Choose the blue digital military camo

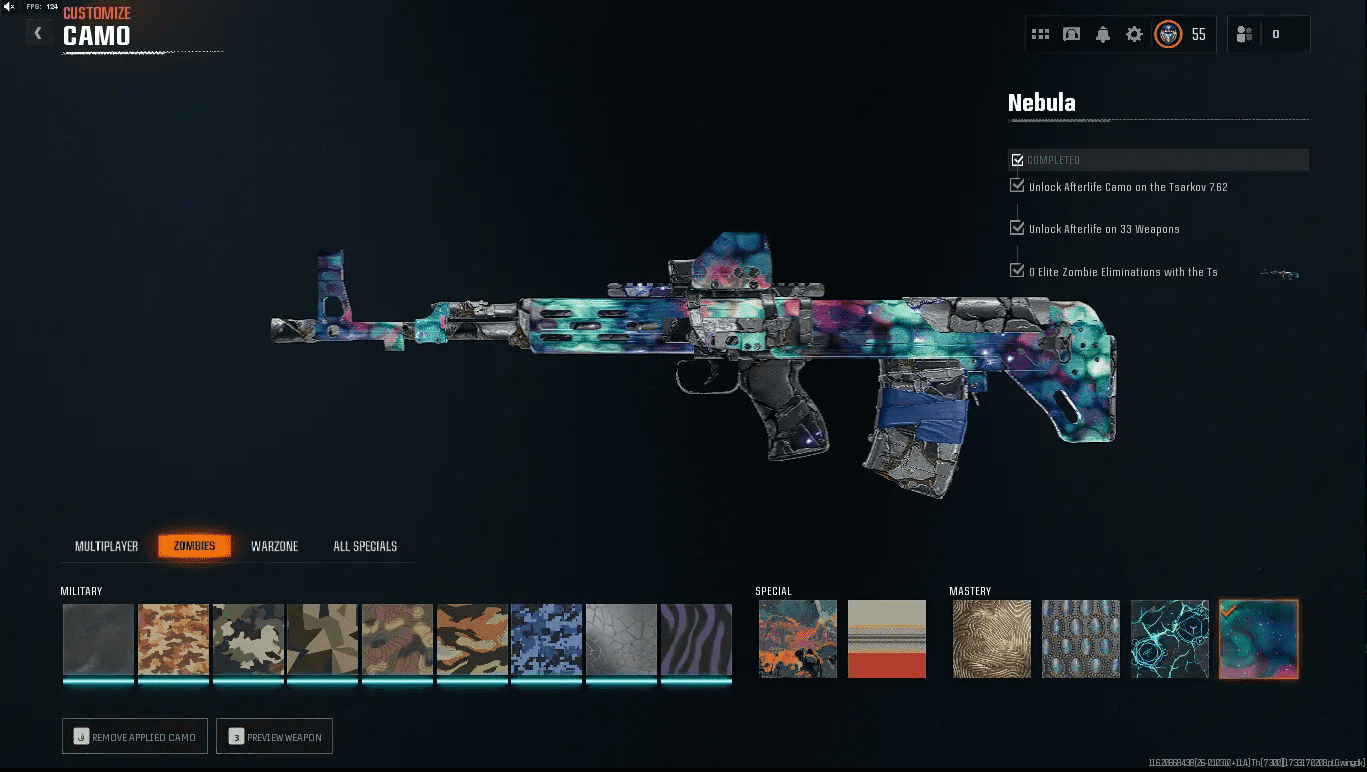(x=546, y=640)
